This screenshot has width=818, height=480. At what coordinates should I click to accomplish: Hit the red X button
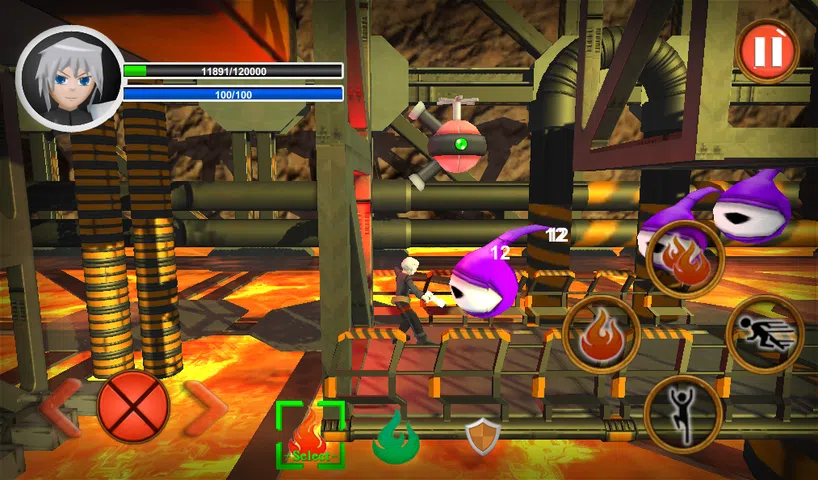click(133, 407)
